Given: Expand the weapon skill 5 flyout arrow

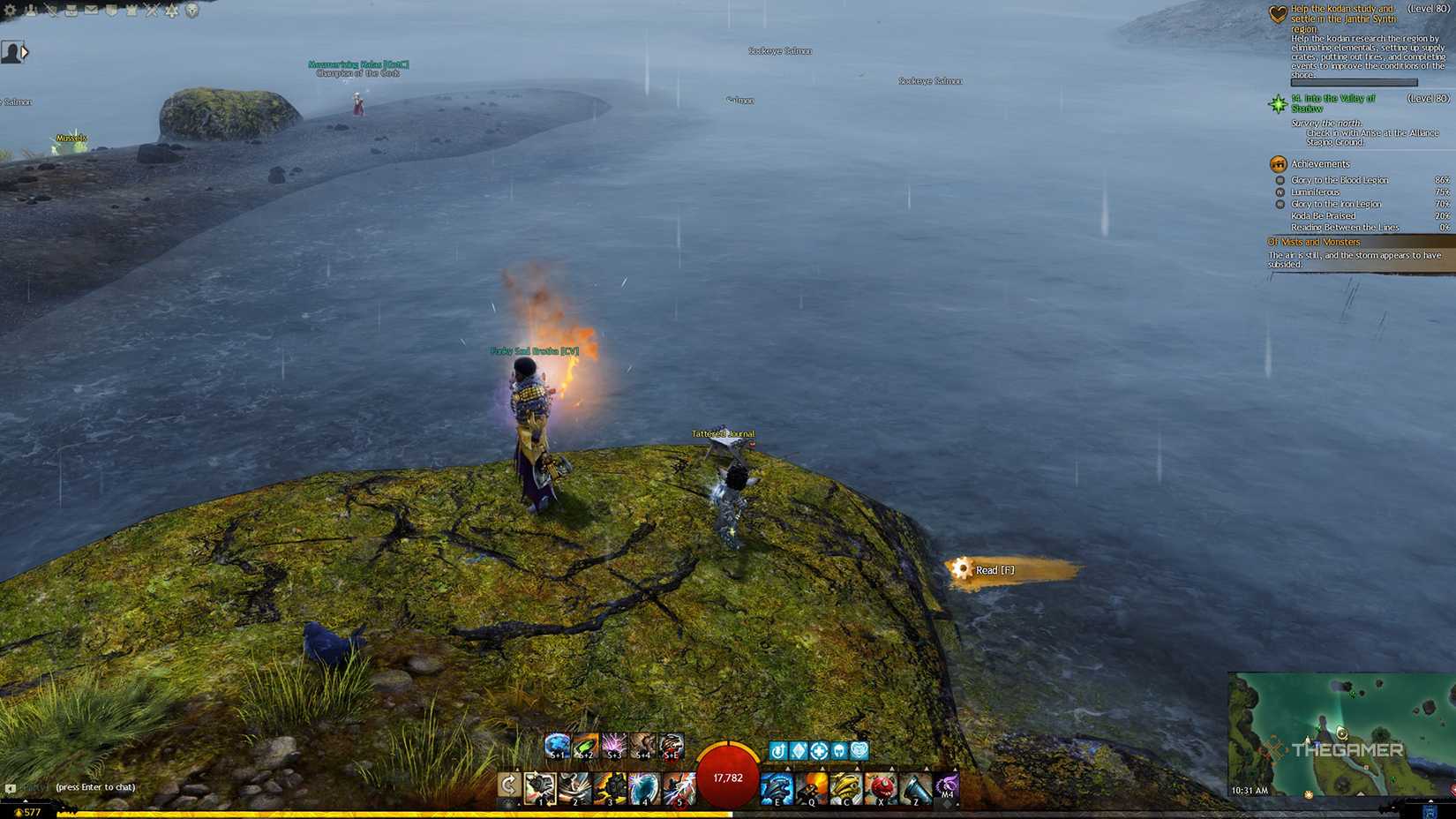Looking at the screenshot, I should point(679,766).
